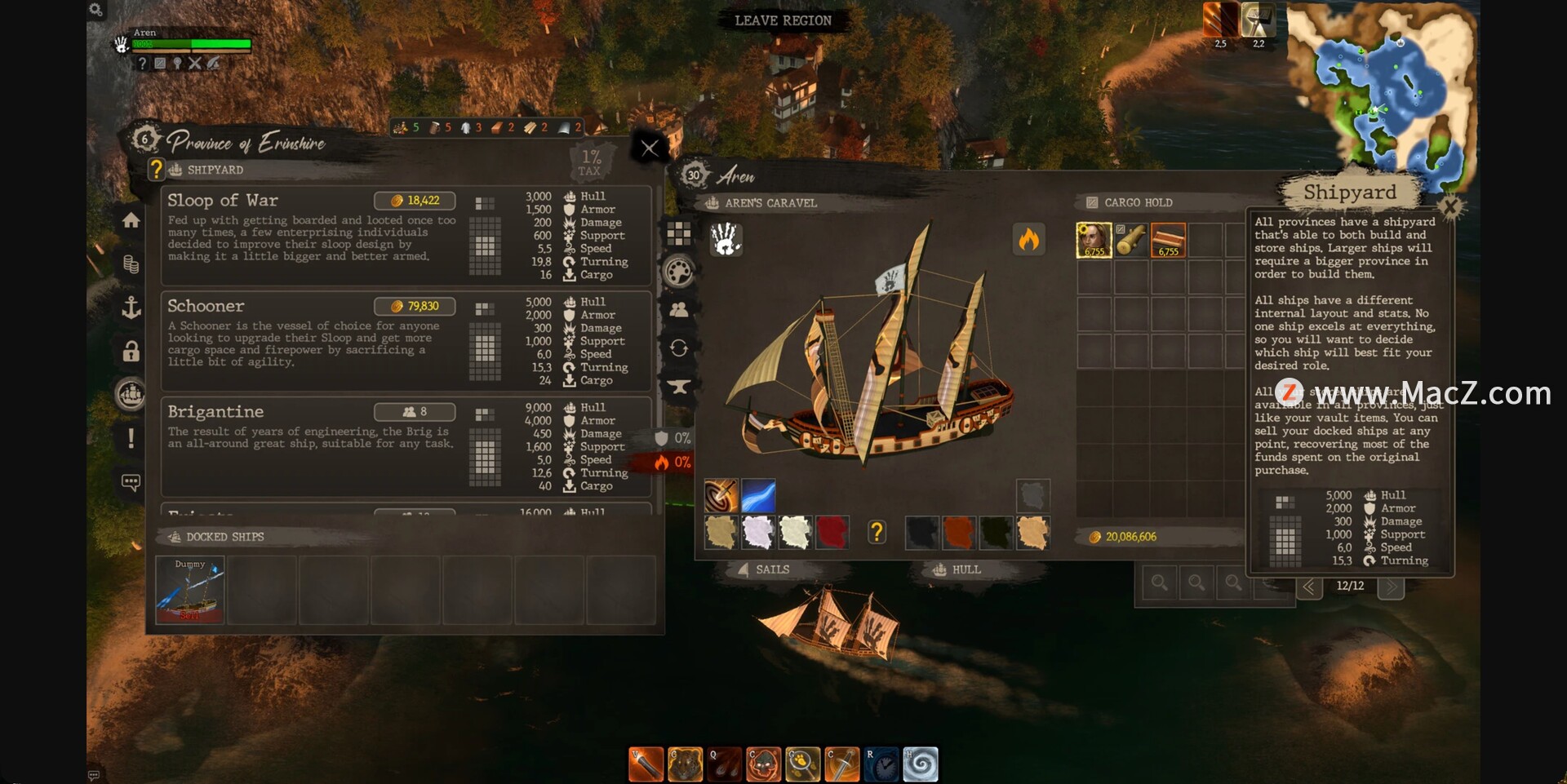Select the docked ship named Dummy
1567x784 pixels.
tap(190, 590)
